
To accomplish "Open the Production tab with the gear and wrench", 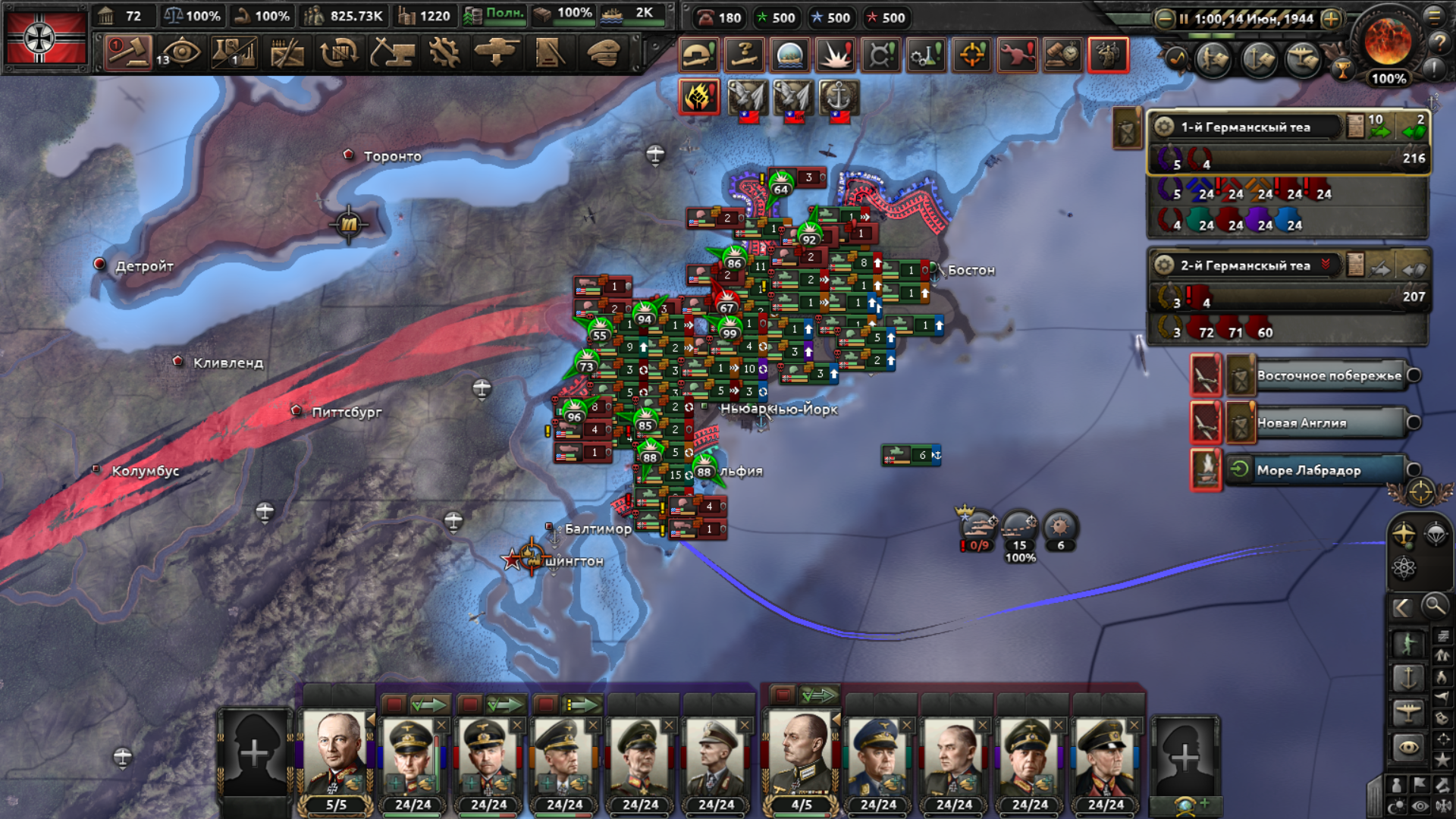I will pos(444,53).
